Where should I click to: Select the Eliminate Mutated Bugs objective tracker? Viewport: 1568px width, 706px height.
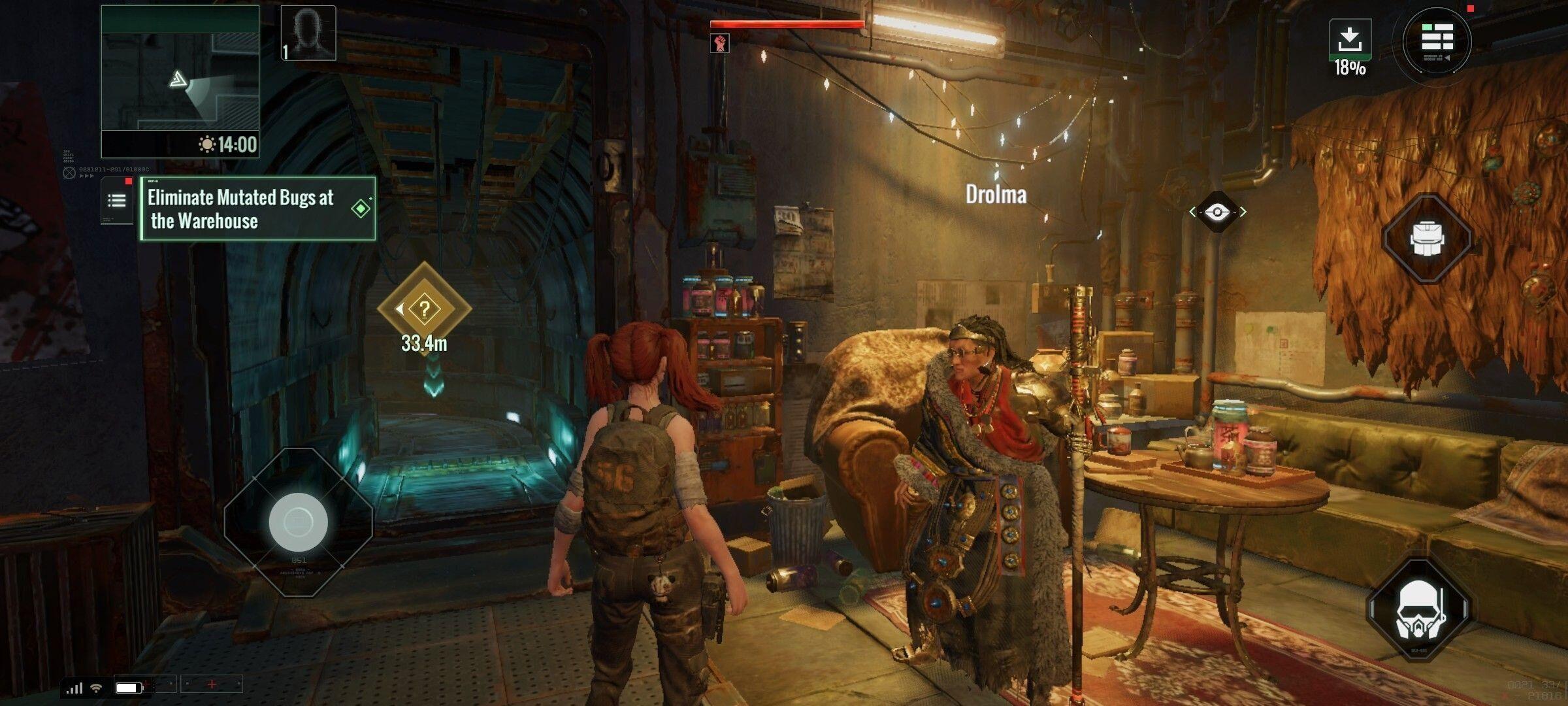[258, 209]
